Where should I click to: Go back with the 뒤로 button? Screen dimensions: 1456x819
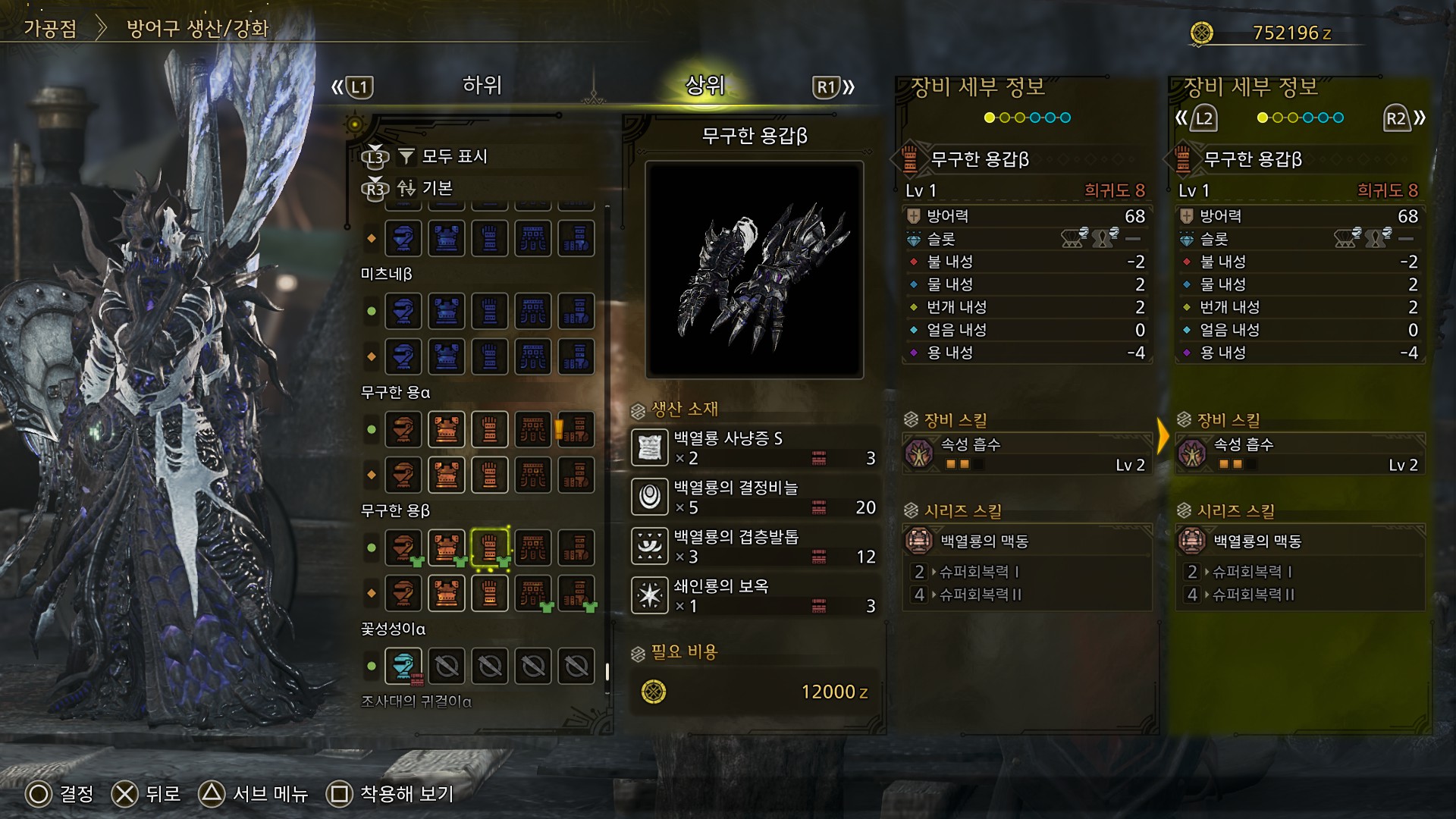click(x=146, y=794)
